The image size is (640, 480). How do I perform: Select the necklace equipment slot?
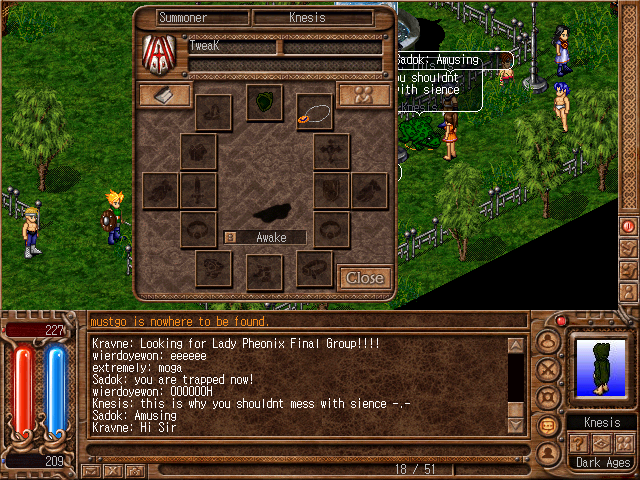click(314, 112)
